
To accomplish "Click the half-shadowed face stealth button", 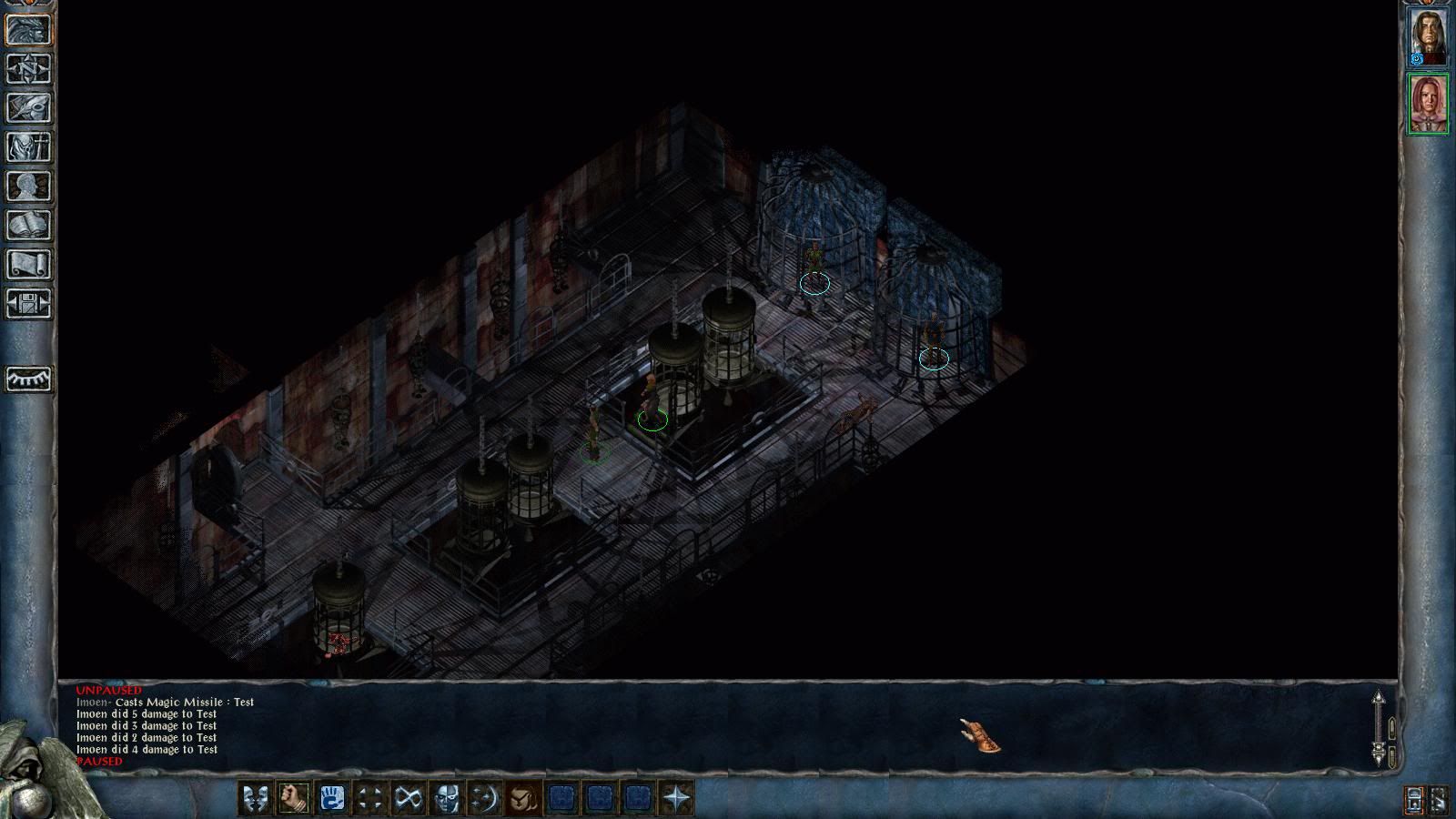I will (446, 798).
